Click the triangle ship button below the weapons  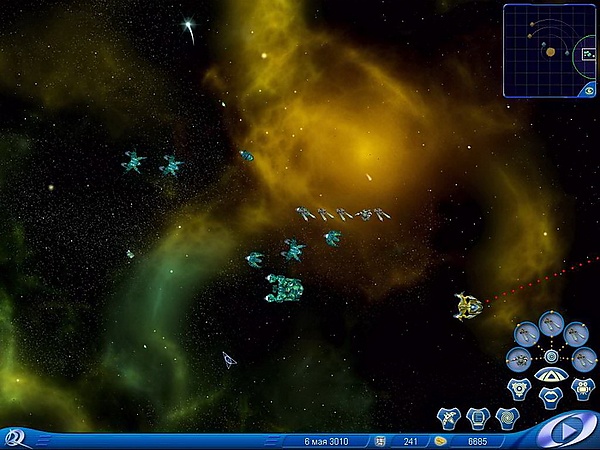pyautogui.click(x=549, y=376)
